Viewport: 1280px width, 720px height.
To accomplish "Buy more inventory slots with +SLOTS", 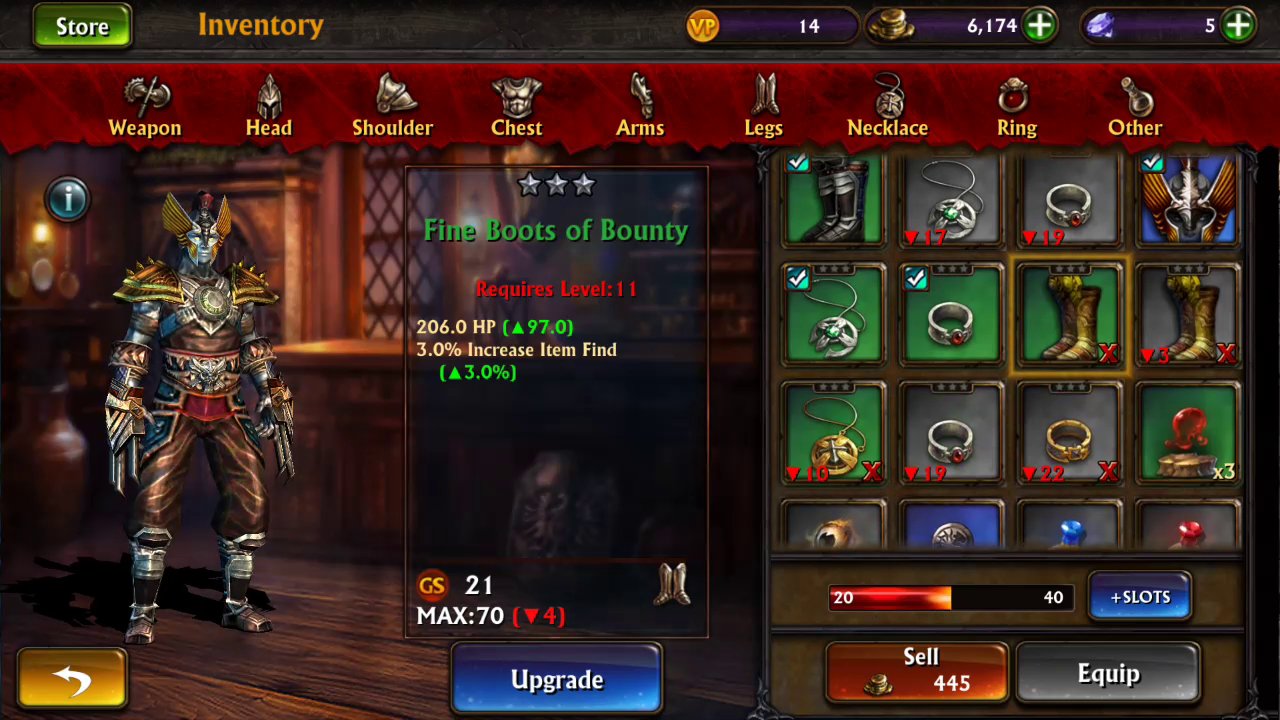I will pyautogui.click(x=1140, y=597).
